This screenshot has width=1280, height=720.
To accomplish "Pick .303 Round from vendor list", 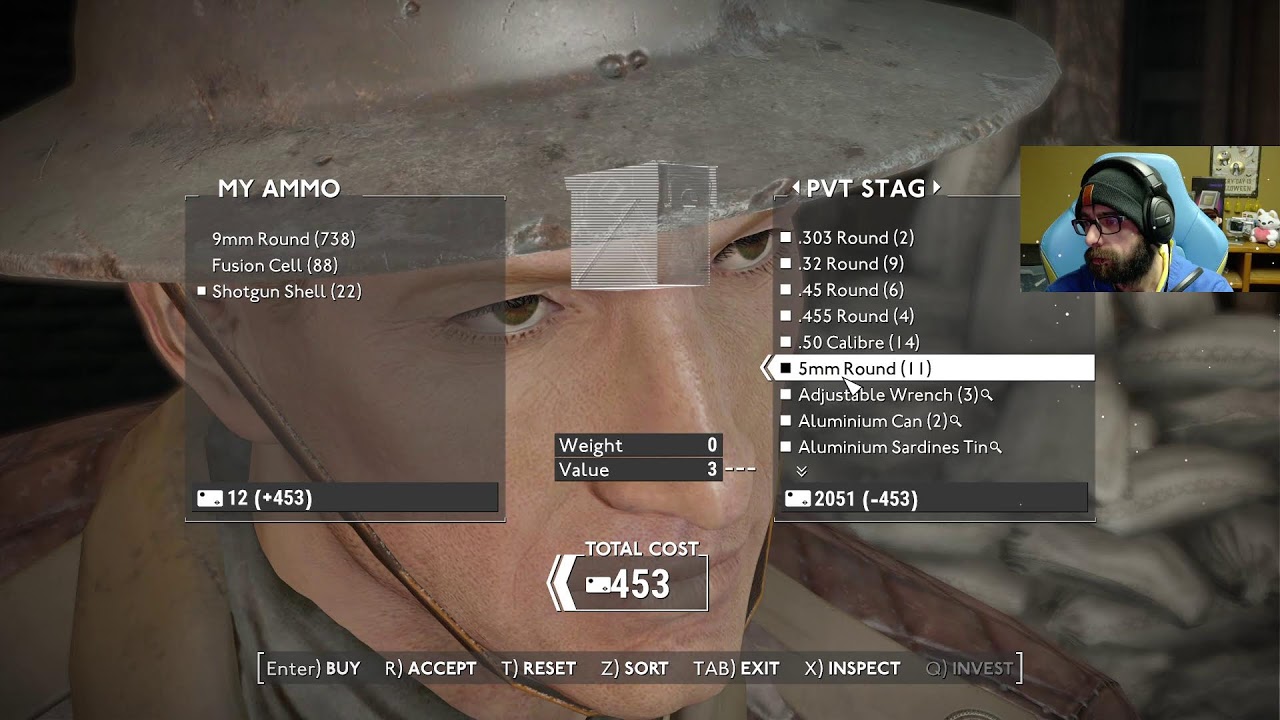I will 855,238.
